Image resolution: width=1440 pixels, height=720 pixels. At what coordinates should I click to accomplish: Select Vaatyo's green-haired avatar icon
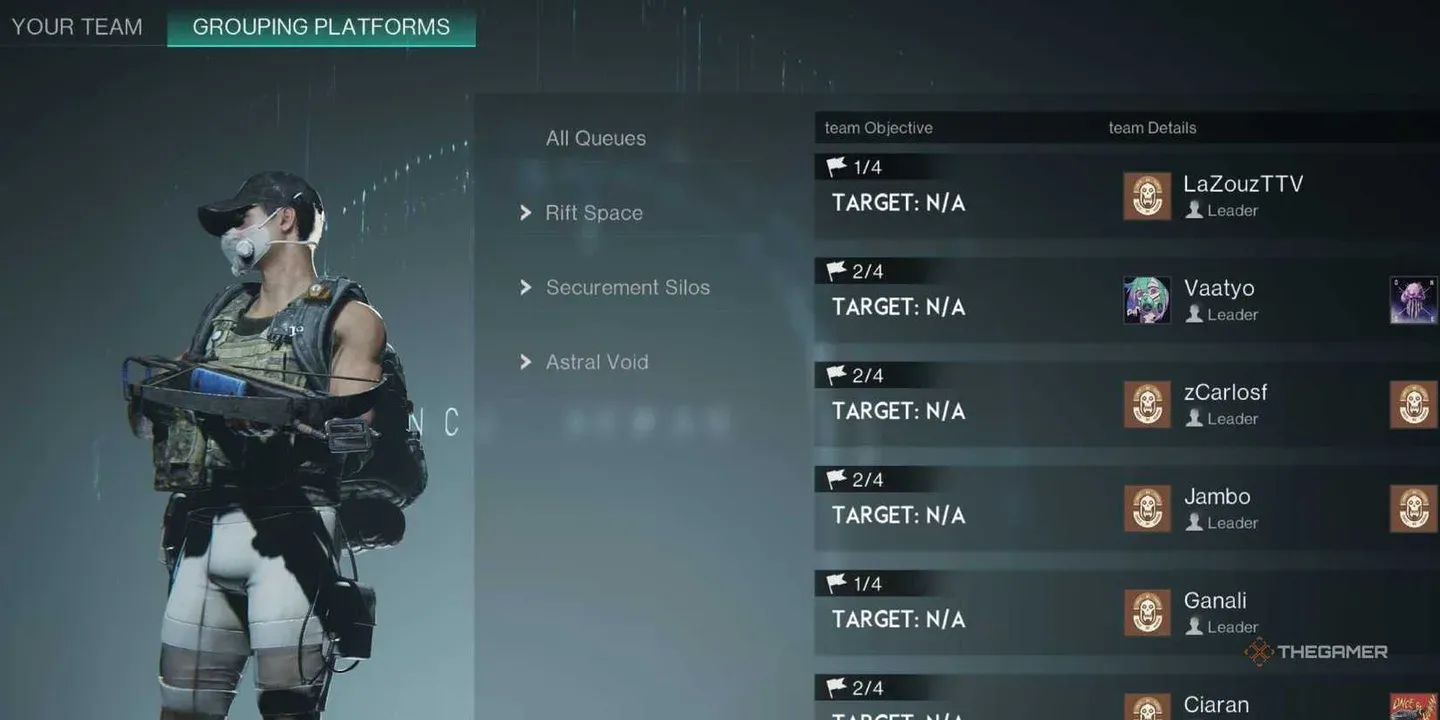click(1144, 300)
